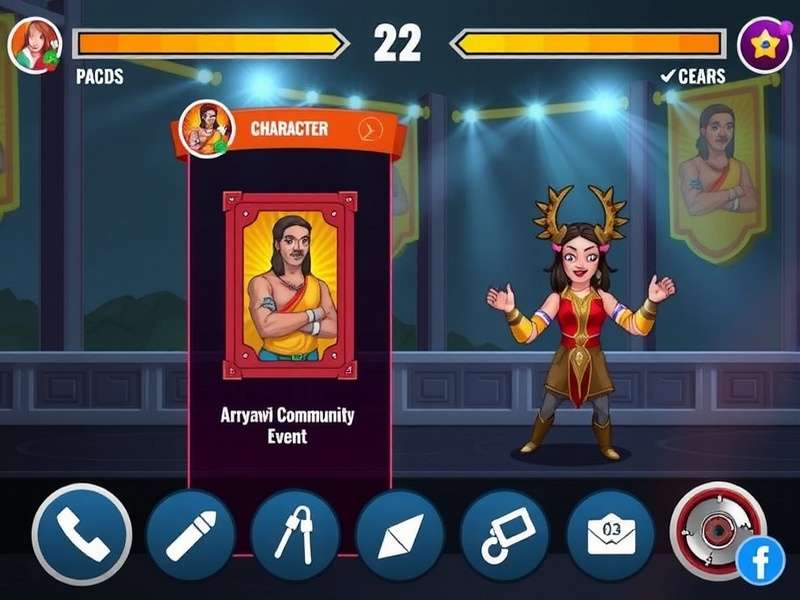
Task: Open the red-haired player avatar
Action: click(x=35, y=45)
